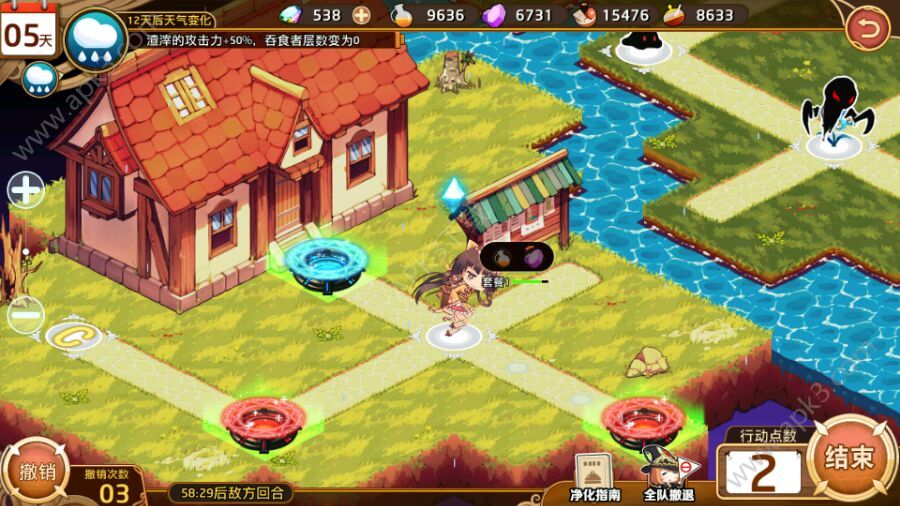Click the red back arrow button
900x506 pixels.
pos(866,29)
